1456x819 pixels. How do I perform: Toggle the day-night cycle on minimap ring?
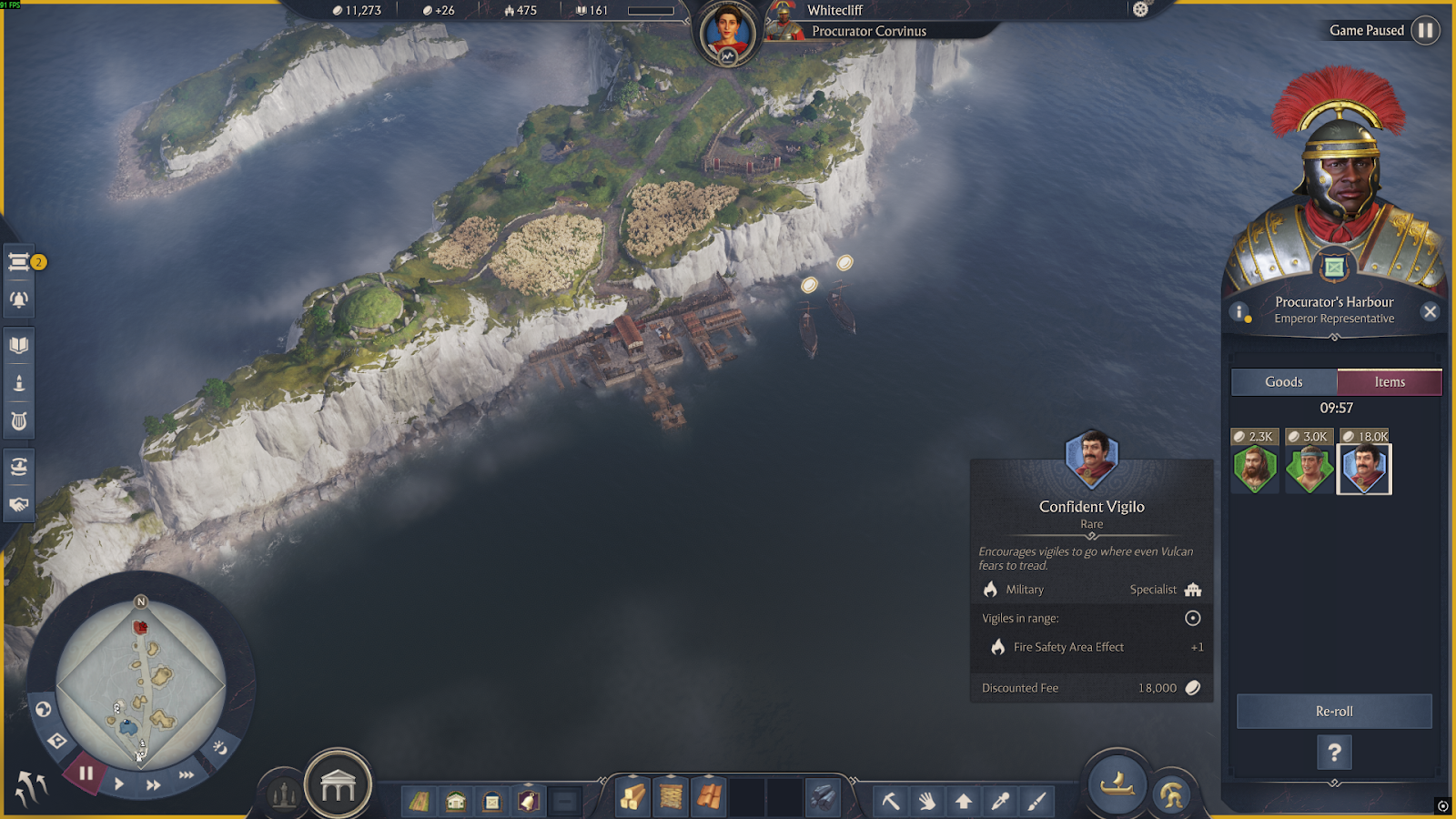(x=220, y=747)
